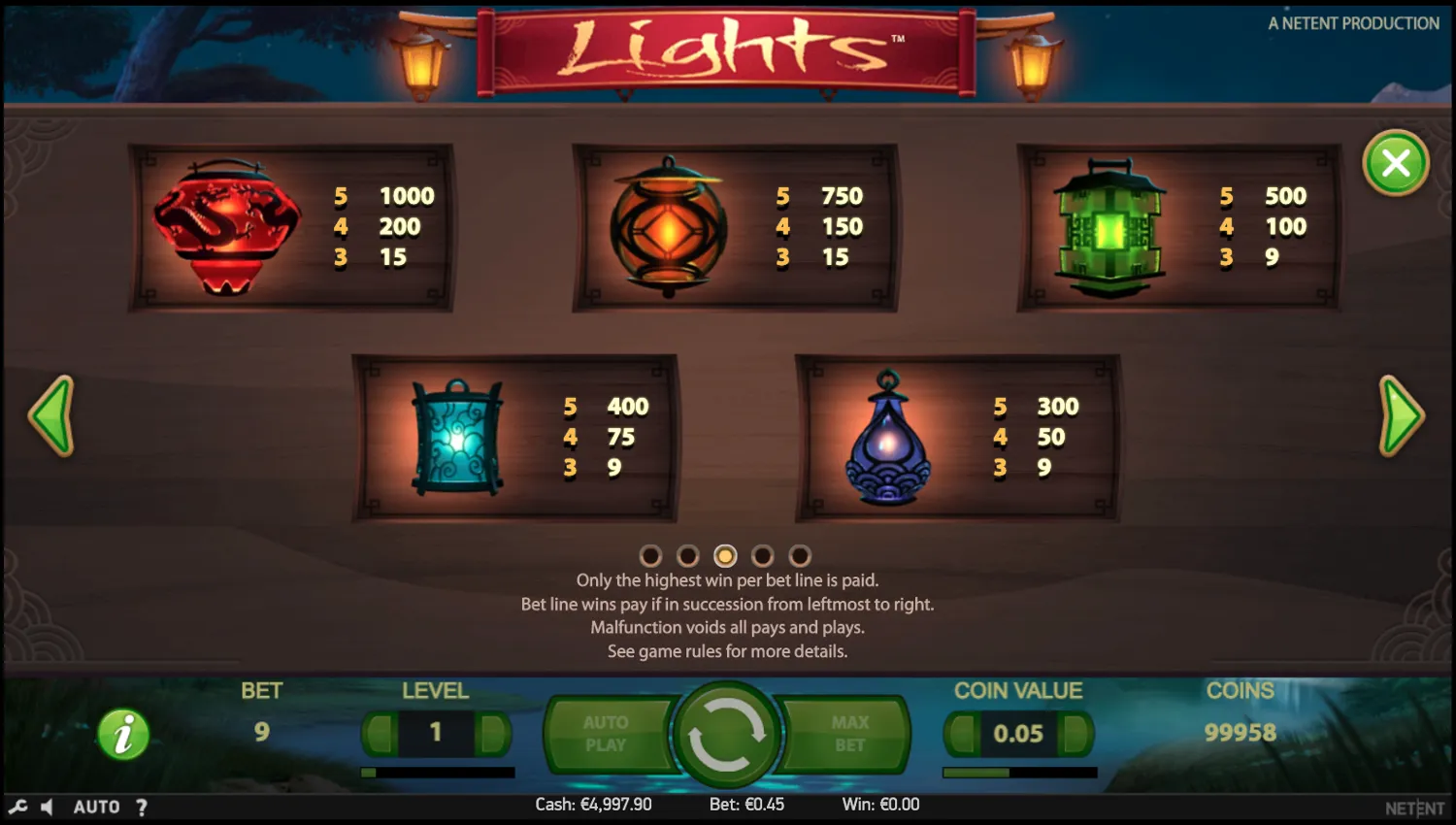Select the currently active third pagination dot
This screenshot has height=825, width=1456.
click(x=726, y=556)
